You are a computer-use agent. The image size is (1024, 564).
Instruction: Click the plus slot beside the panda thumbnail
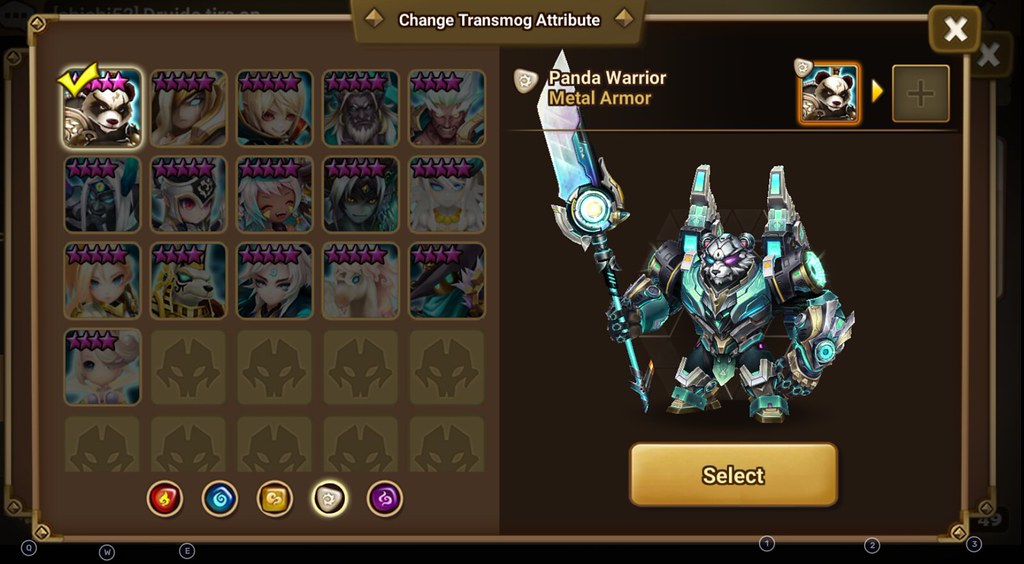(920, 94)
